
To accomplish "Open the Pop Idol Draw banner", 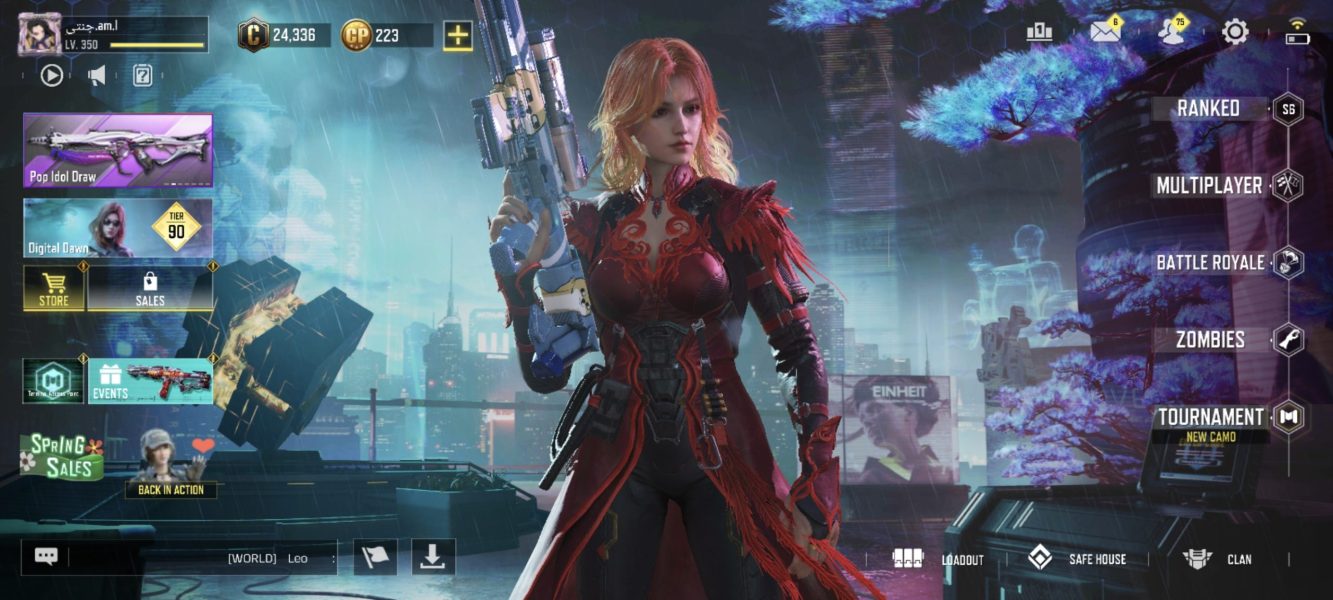I will [x=118, y=150].
